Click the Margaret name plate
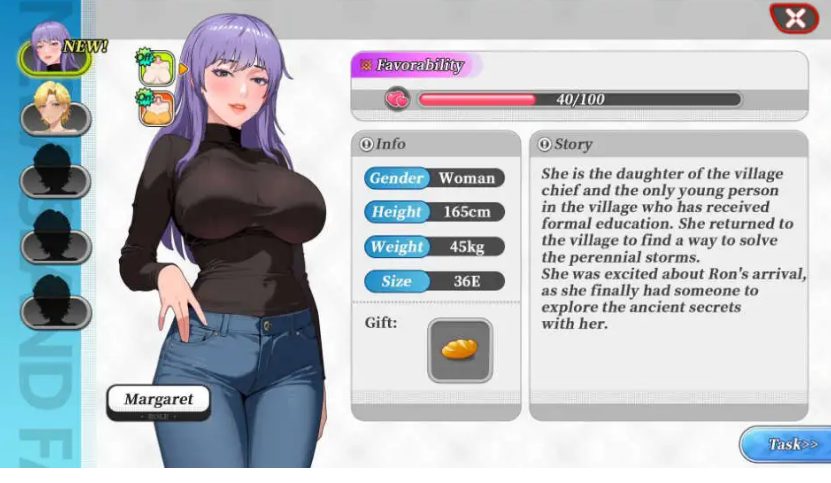The width and height of the screenshot is (831, 483). pos(159,402)
